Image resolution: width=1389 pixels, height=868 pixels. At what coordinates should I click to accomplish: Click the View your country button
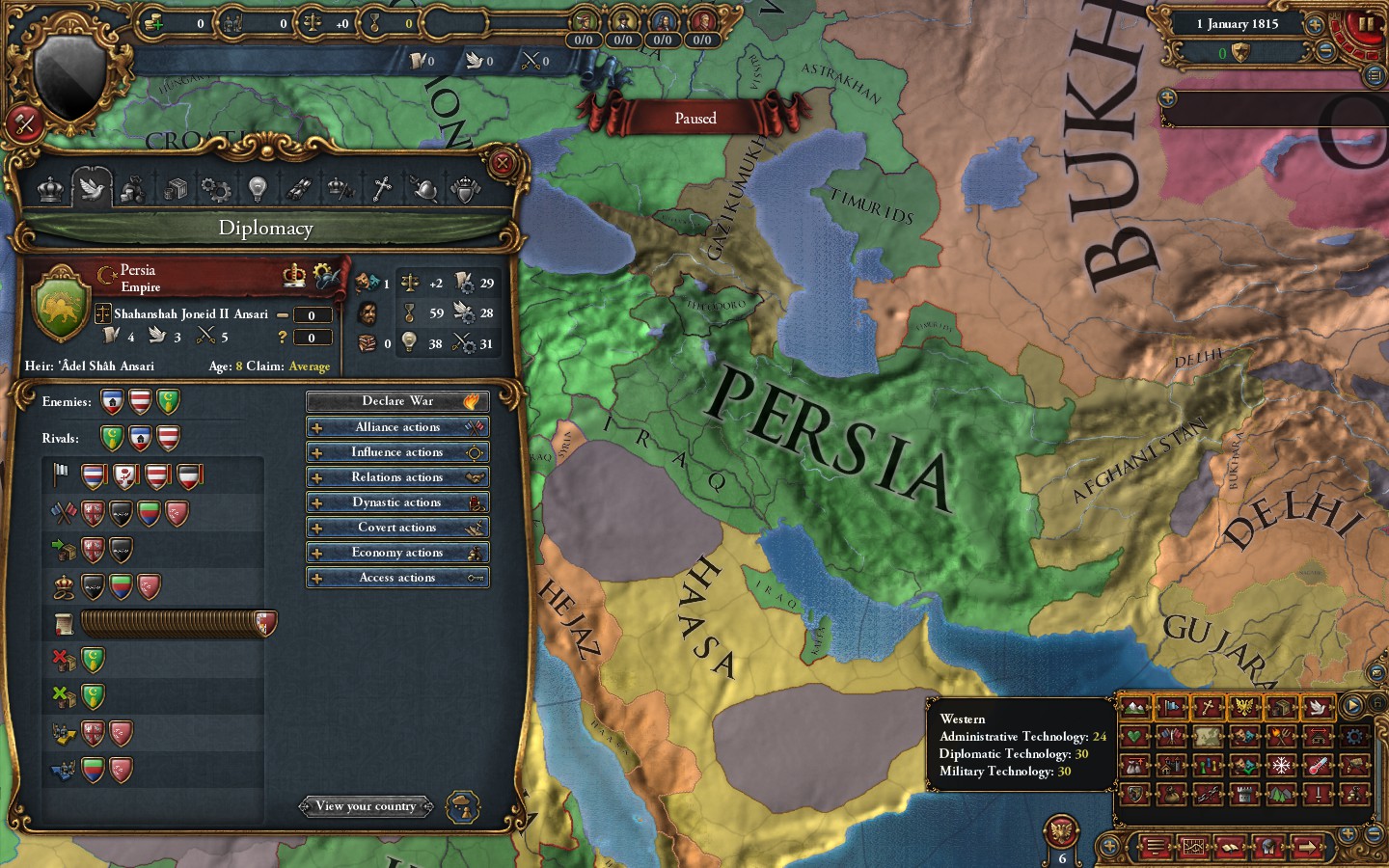click(366, 806)
